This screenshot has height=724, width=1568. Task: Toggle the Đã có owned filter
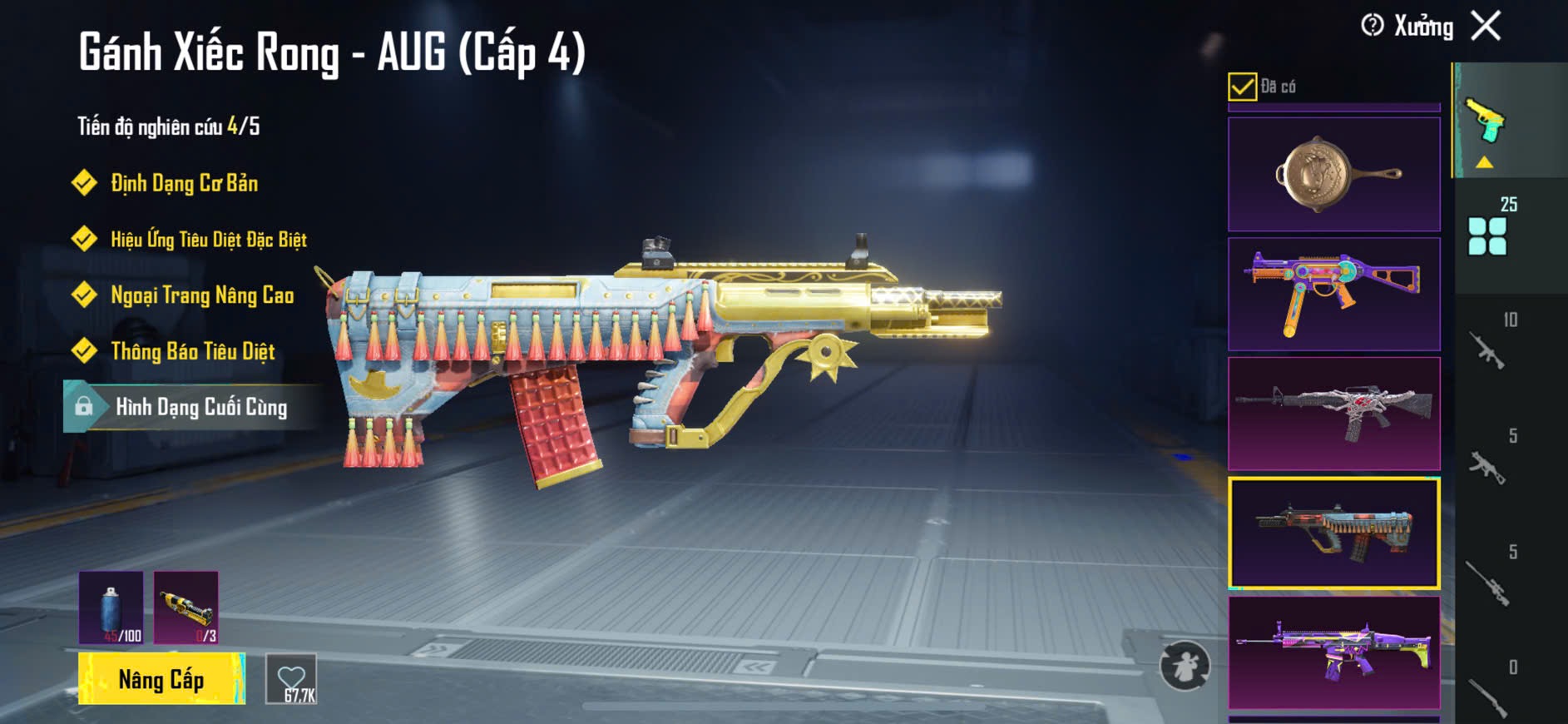tap(1242, 87)
